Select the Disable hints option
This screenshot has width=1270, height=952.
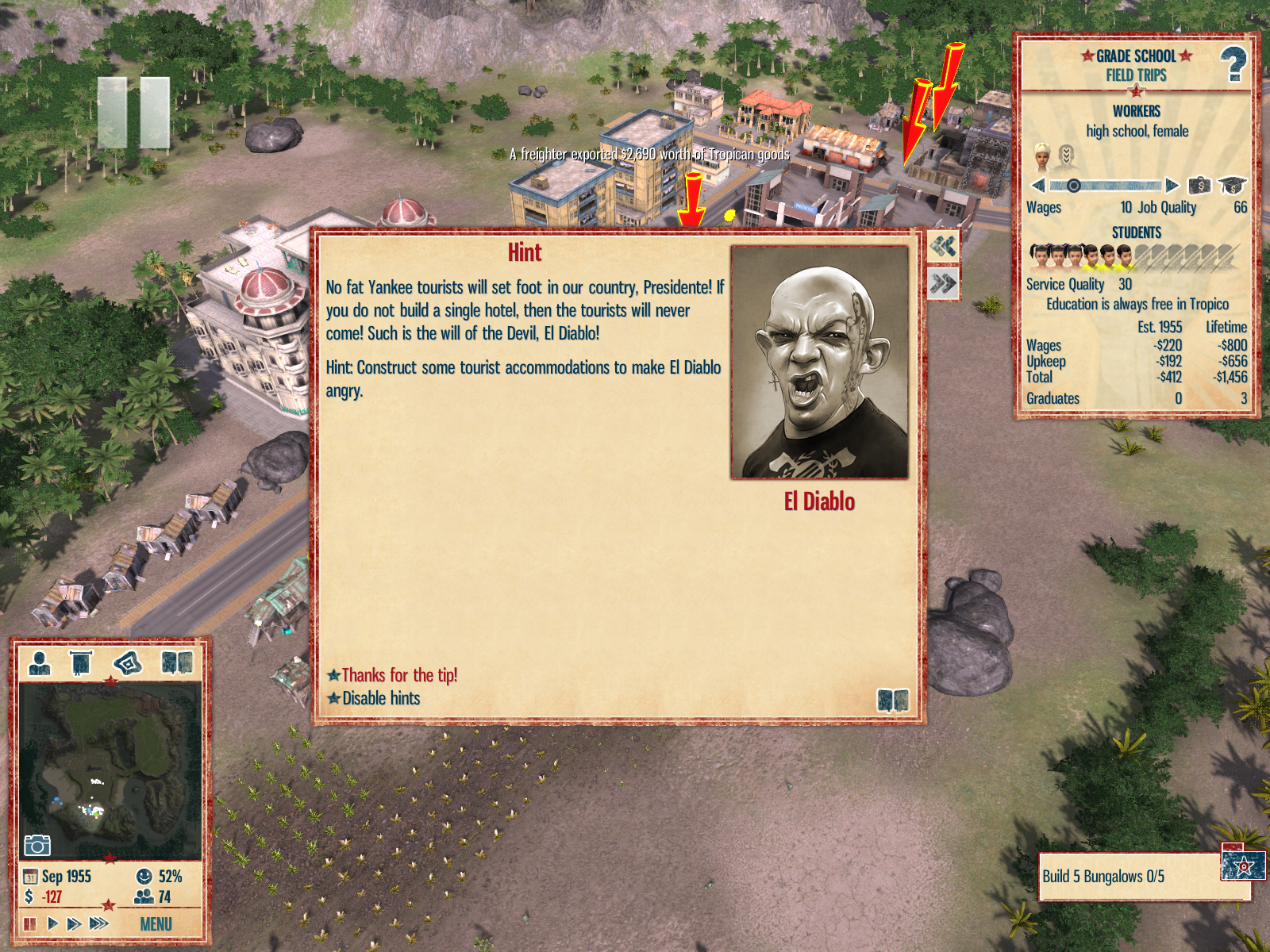click(381, 698)
